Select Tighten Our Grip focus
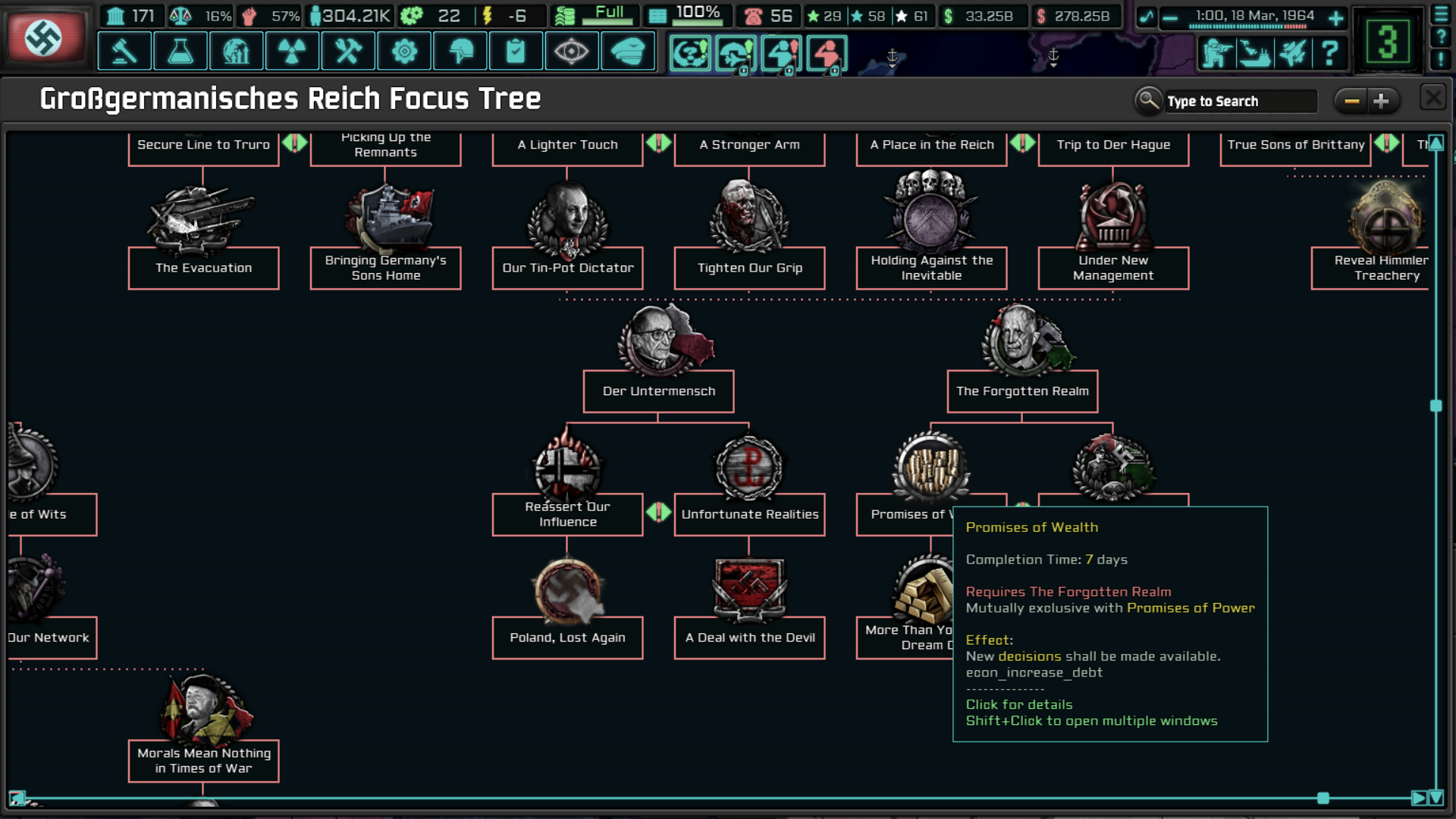Viewport: 1456px width, 819px height. pyautogui.click(x=749, y=268)
